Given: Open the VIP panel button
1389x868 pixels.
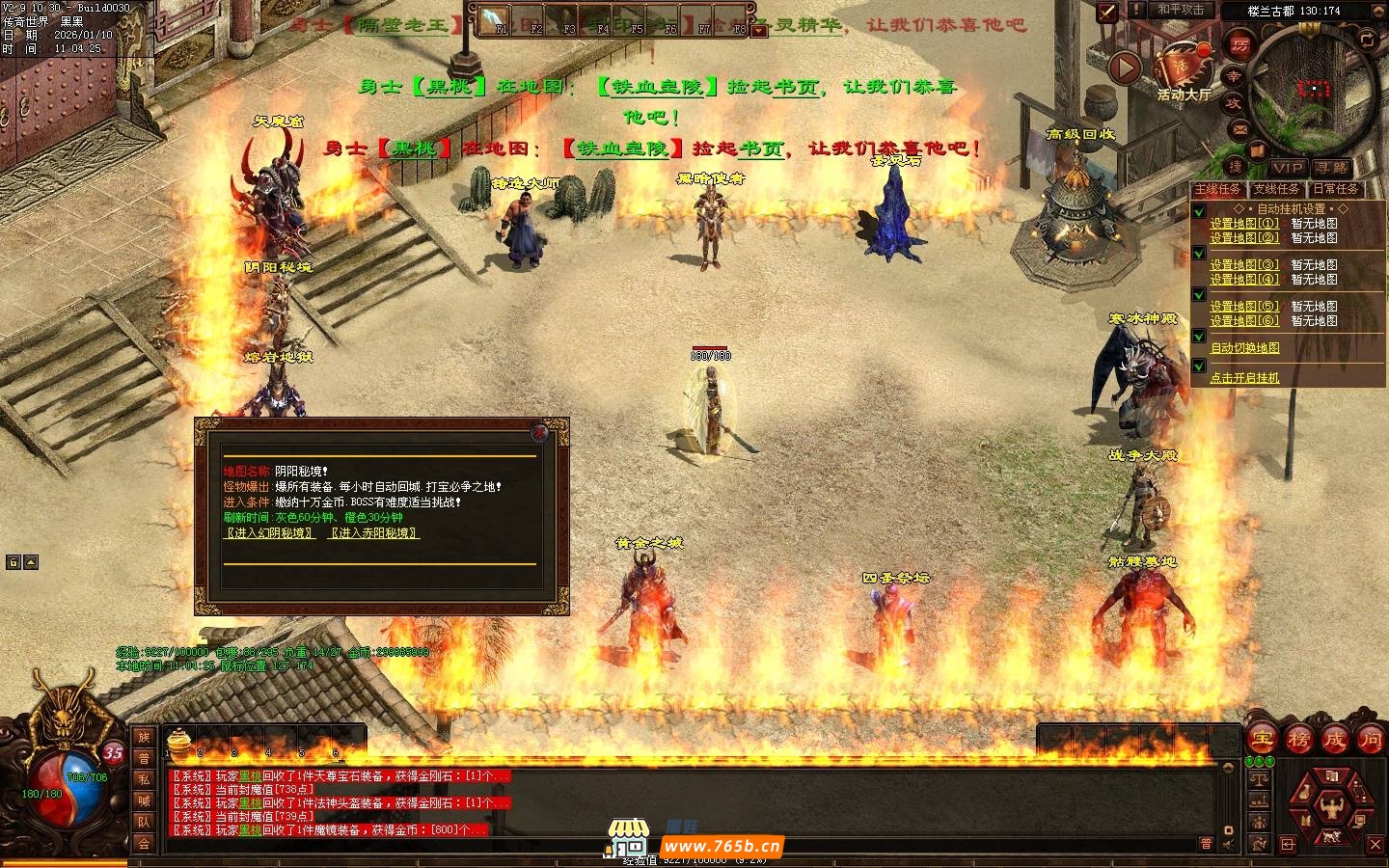Looking at the screenshot, I should click(1287, 168).
